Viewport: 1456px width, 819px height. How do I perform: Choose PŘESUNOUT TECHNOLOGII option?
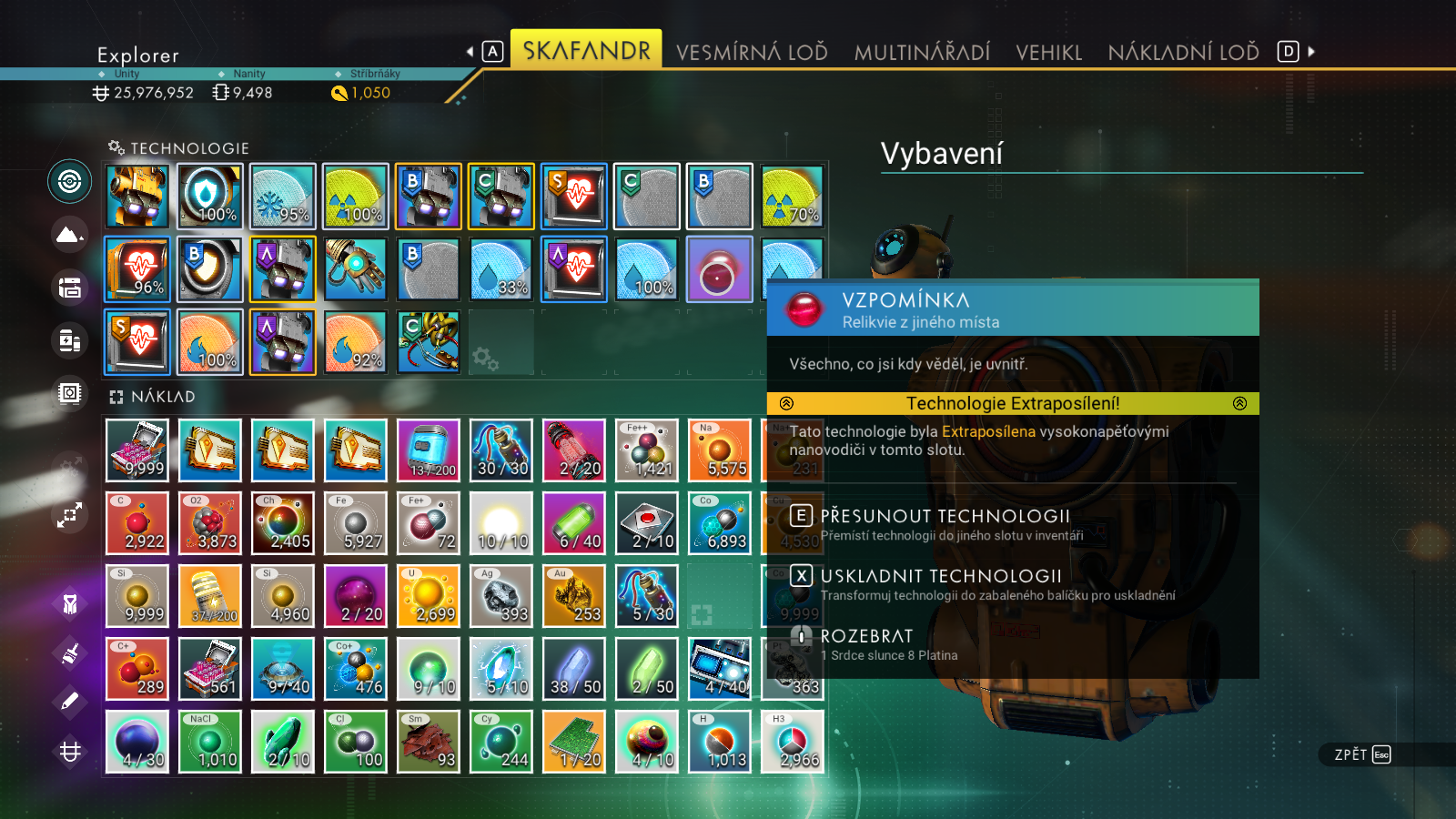pos(945,517)
